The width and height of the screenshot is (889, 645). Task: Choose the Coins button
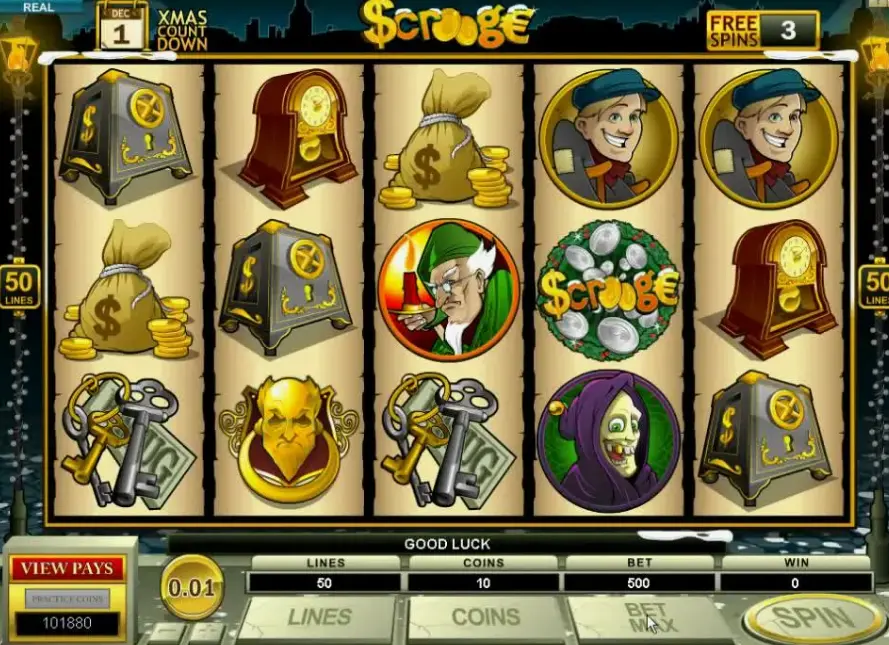[485, 617]
